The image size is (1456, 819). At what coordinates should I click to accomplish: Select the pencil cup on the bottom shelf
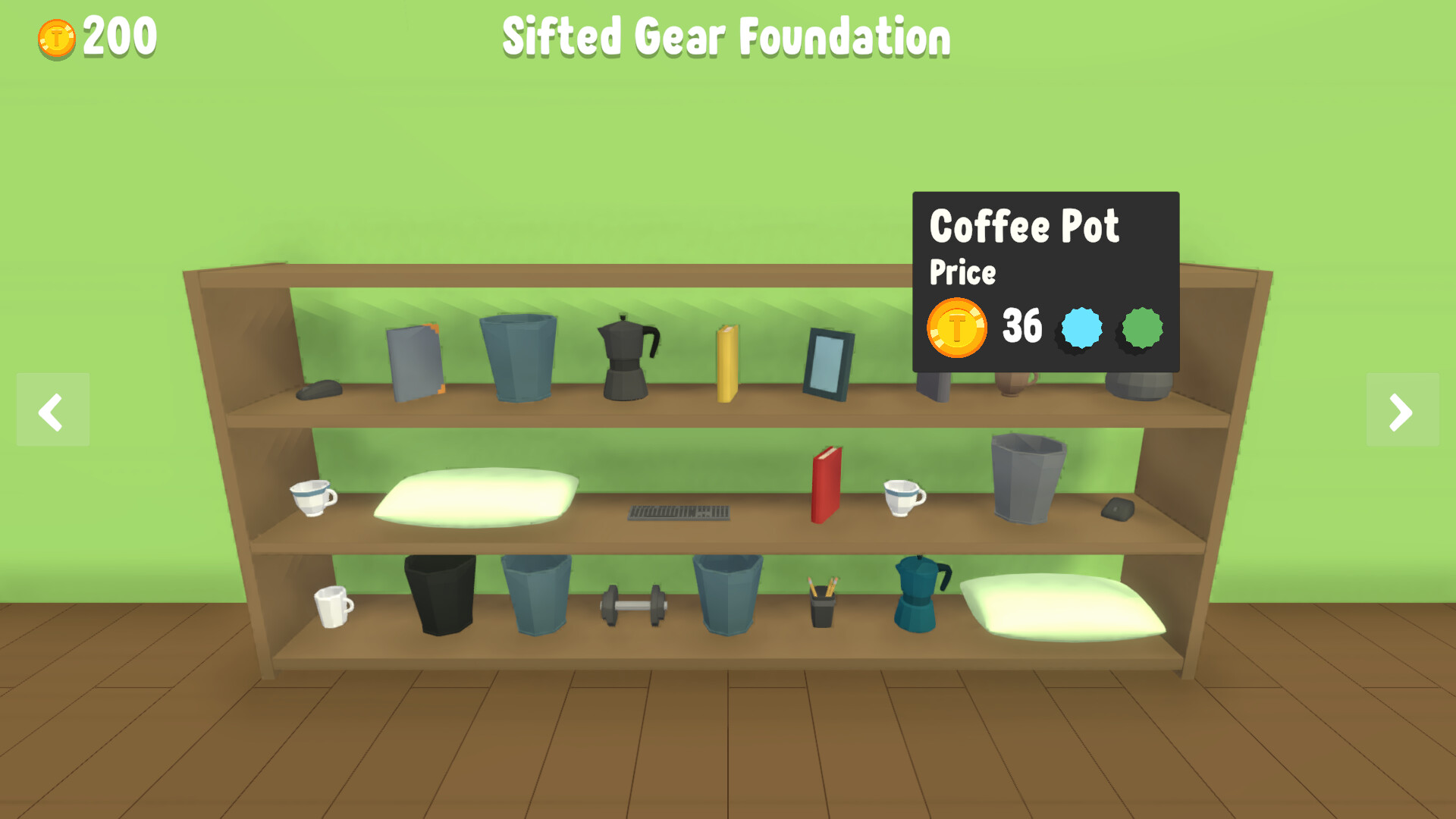pos(823,607)
